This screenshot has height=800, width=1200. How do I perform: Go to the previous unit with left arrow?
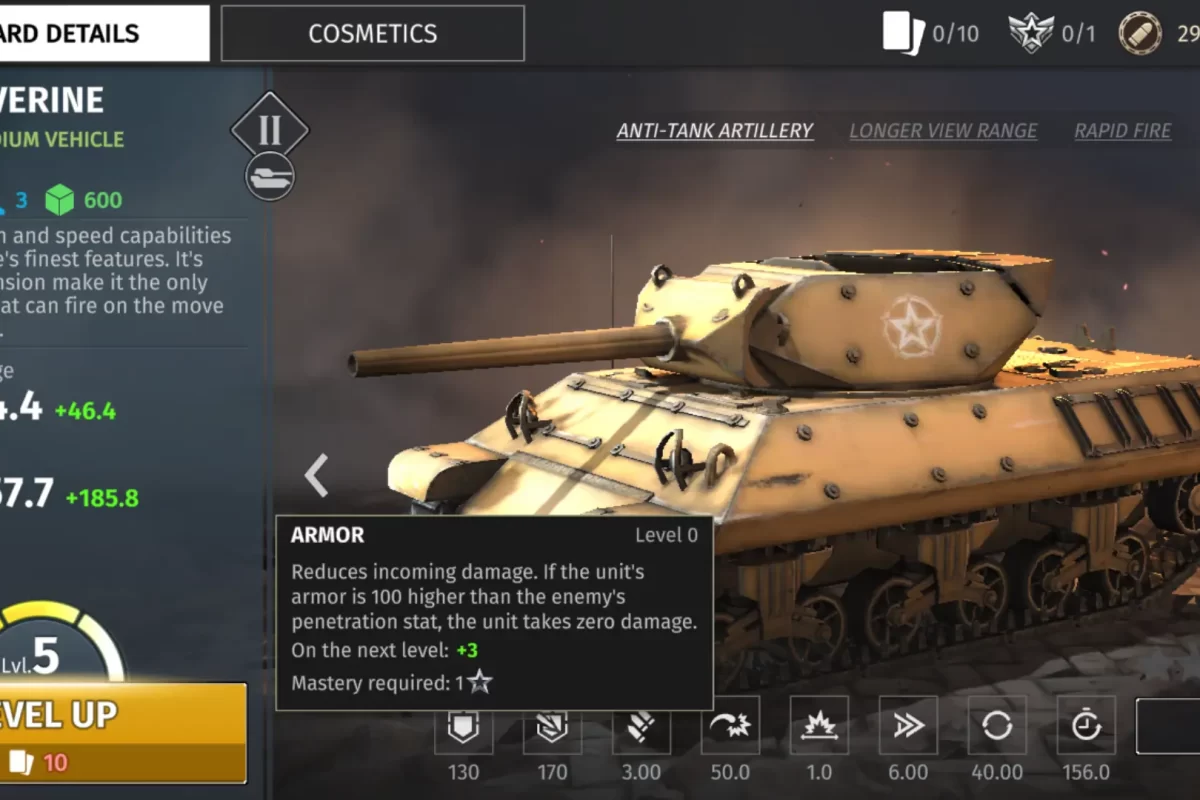click(x=316, y=475)
